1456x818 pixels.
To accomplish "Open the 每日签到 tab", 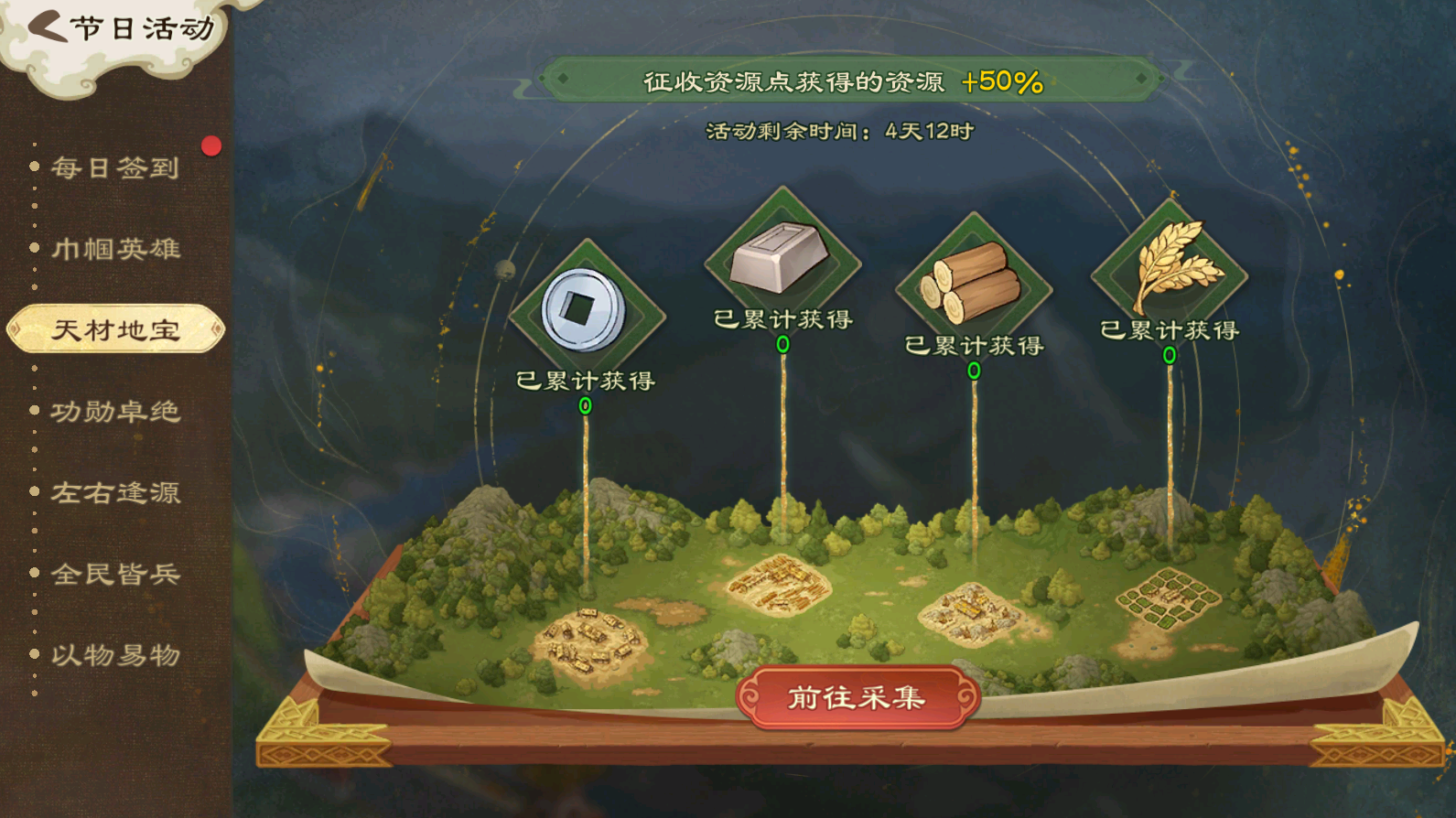I will click(x=115, y=167).
